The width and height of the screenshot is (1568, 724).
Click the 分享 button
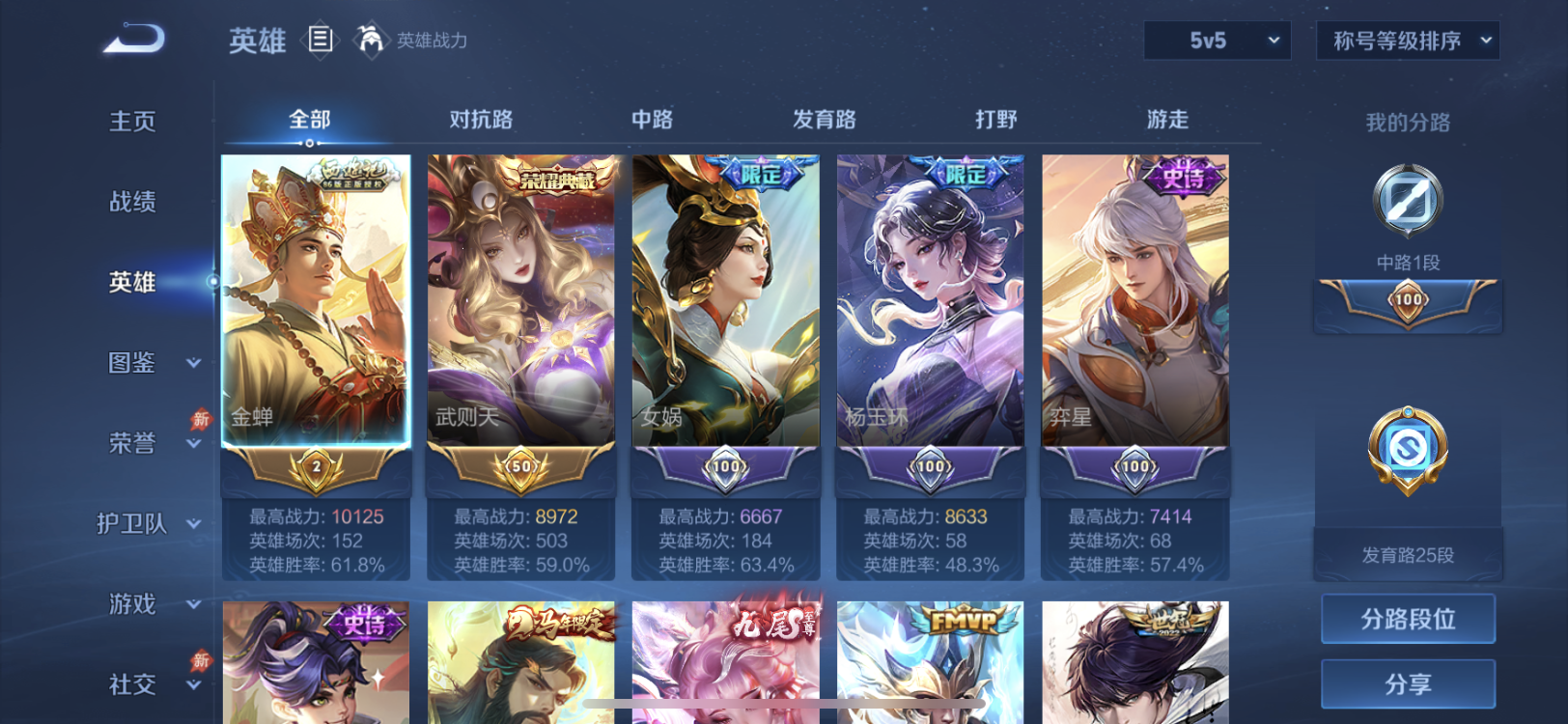coord(1407,683)
